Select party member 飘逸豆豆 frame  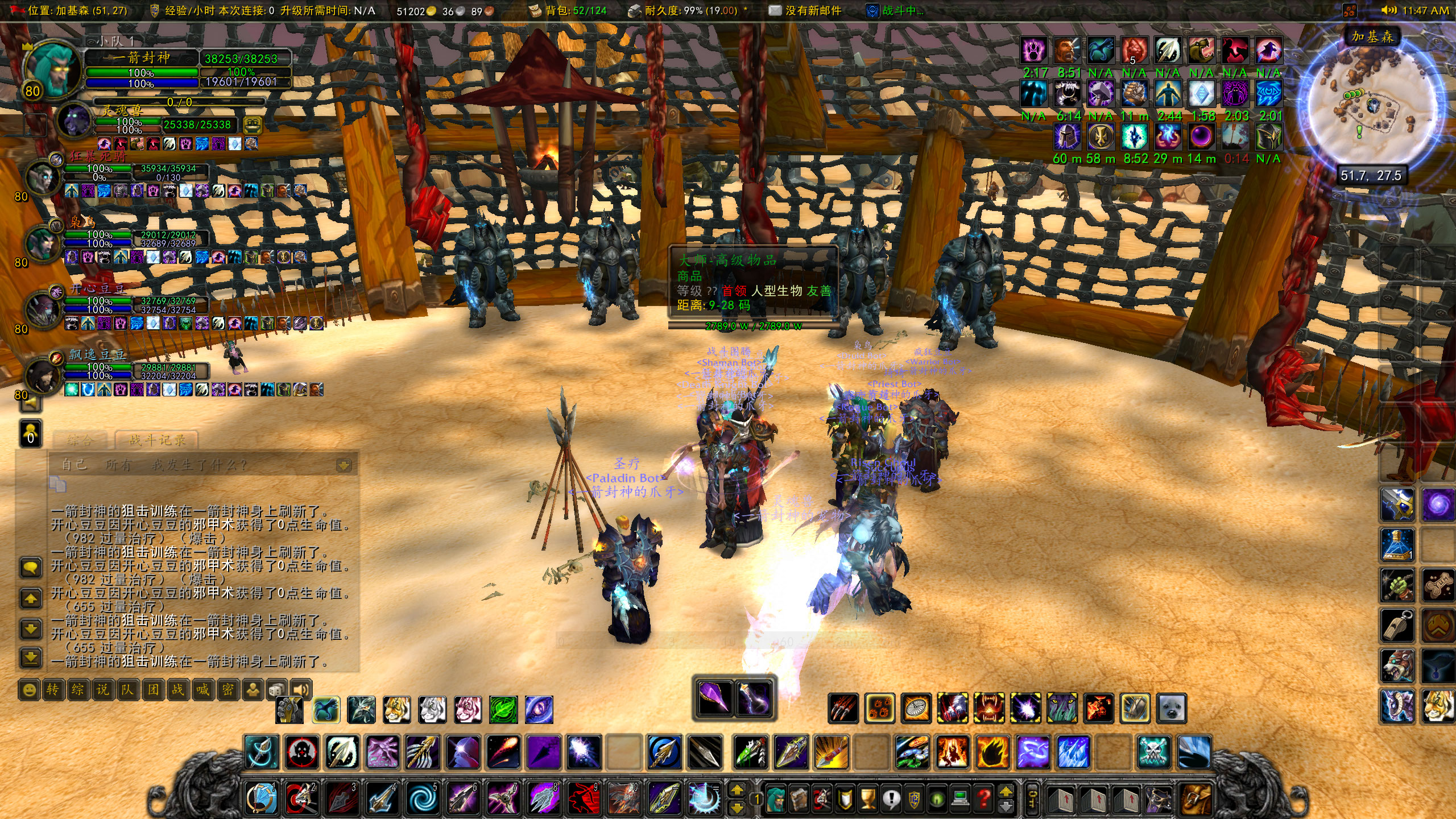pos(97,355)
